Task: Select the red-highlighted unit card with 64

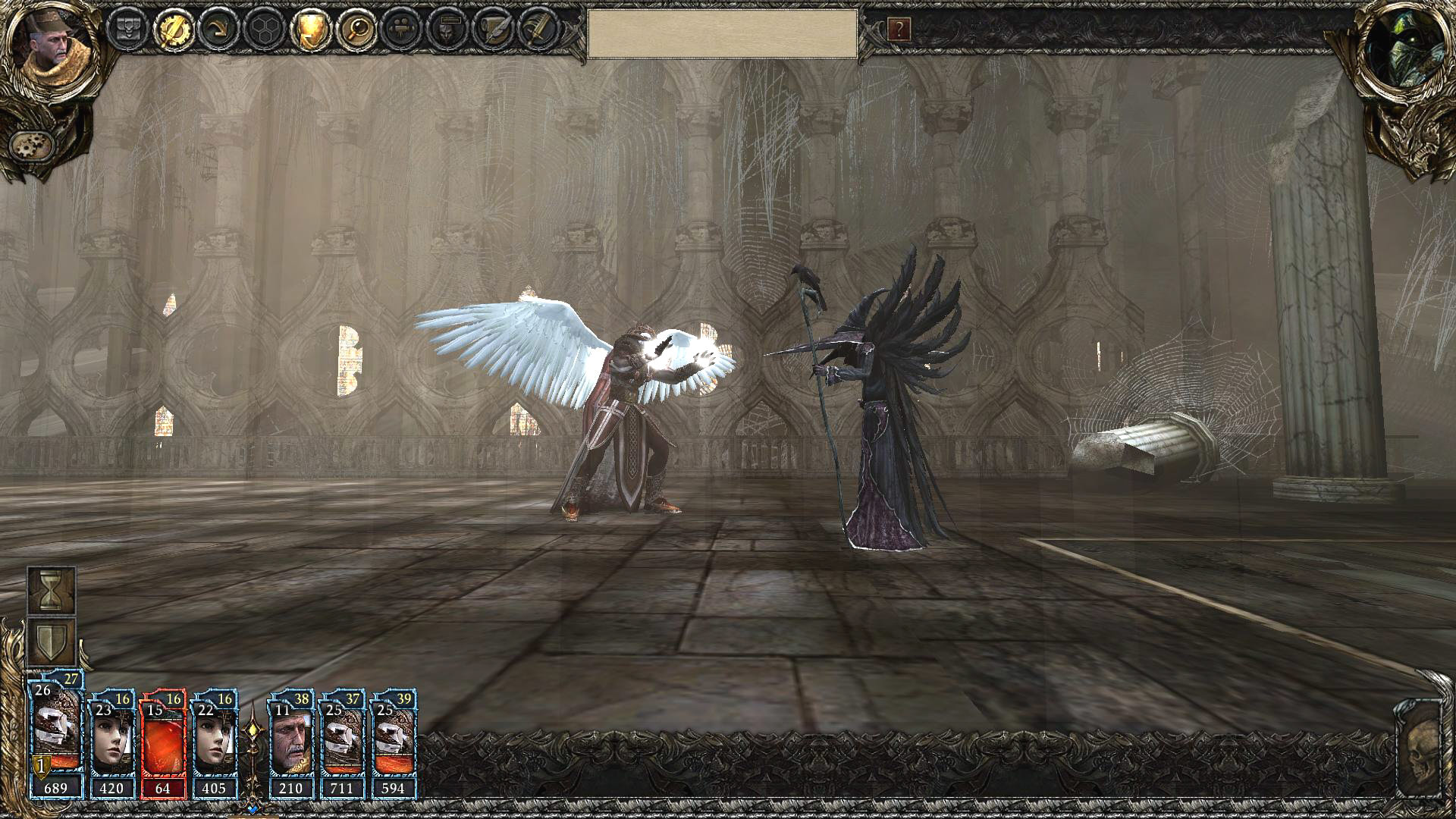Action: [x=164, y=745]
